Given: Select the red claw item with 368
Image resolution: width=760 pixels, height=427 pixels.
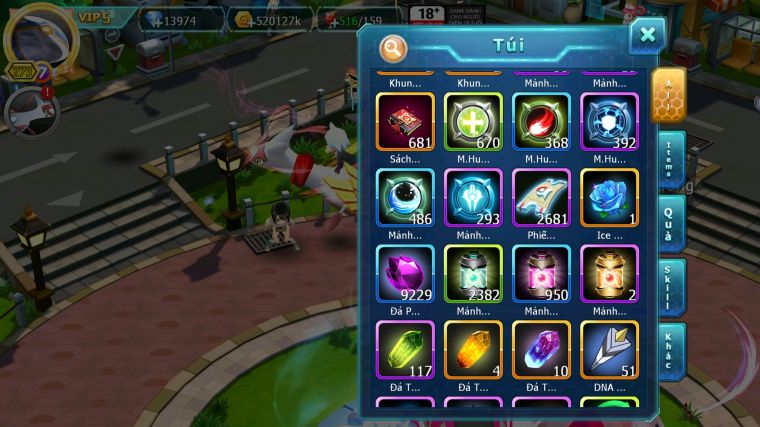Looking at the screenshot, I should pyautogui.click(x=541, y=122).
